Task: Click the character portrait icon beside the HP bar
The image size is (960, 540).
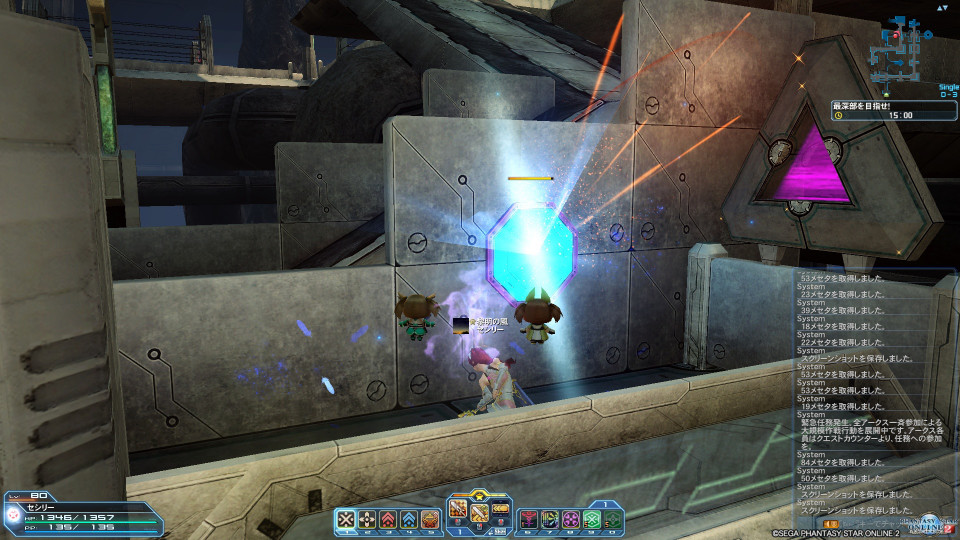Action: coord(12,515)
